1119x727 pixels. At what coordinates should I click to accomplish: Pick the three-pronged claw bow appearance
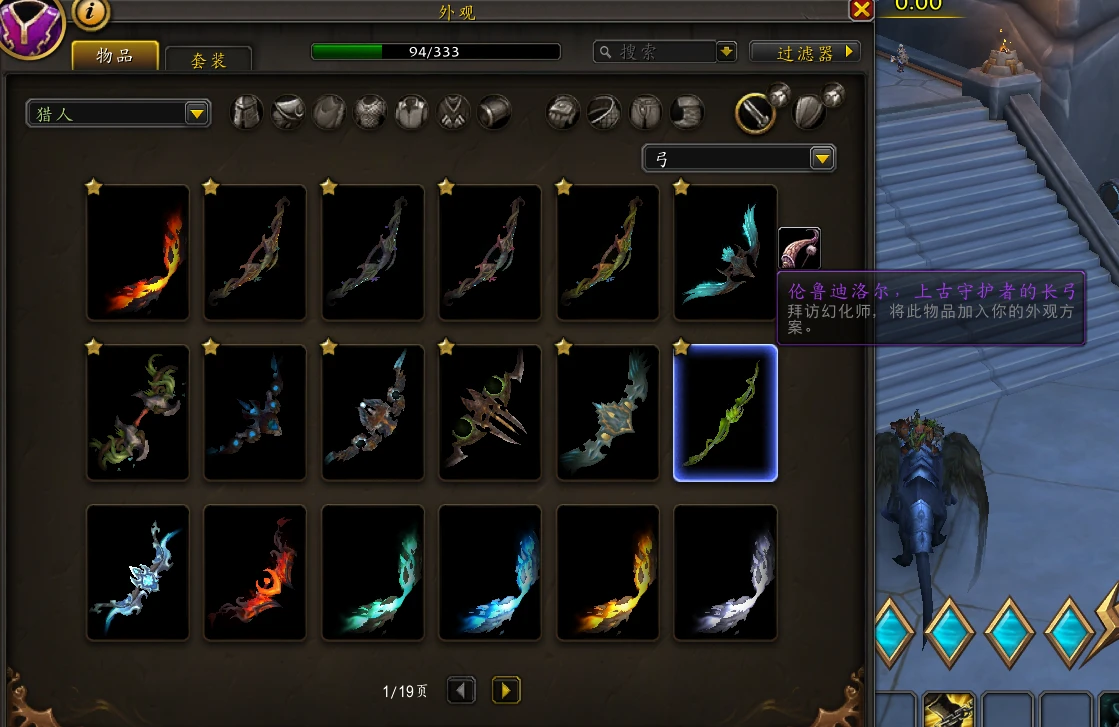point(490,413)
